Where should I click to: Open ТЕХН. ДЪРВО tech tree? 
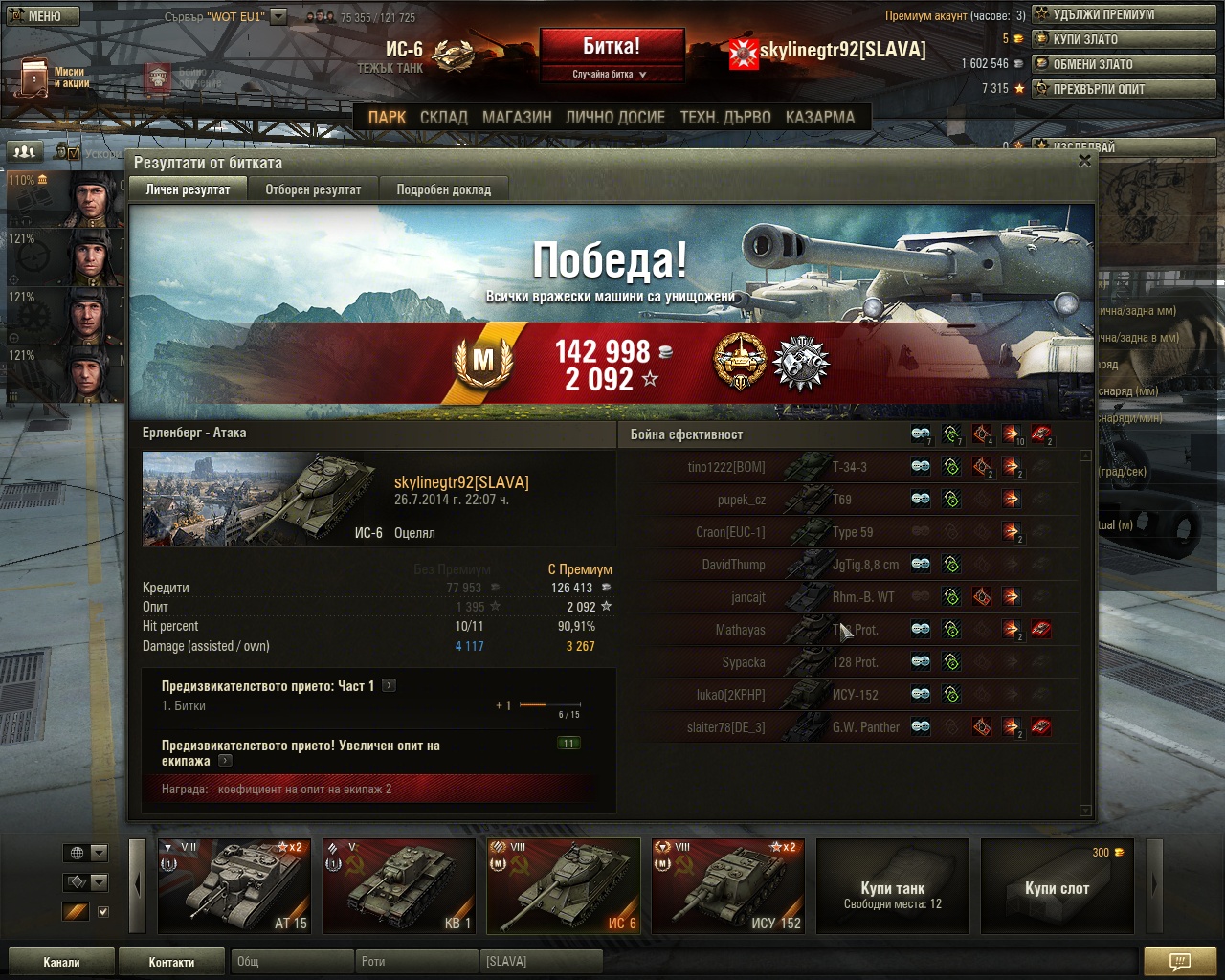(725, 117)
